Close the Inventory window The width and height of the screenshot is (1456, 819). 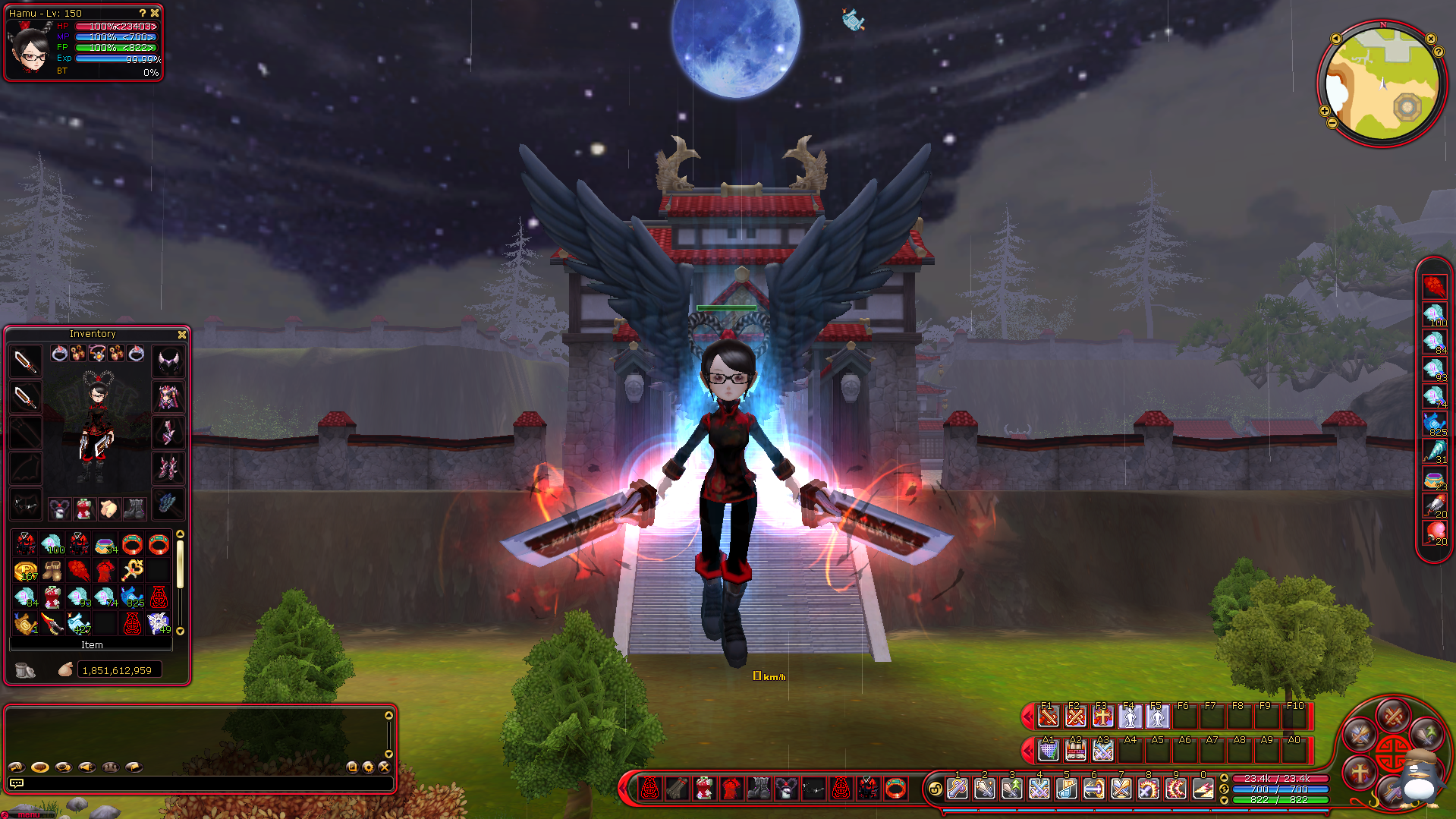tap(182, 335)
